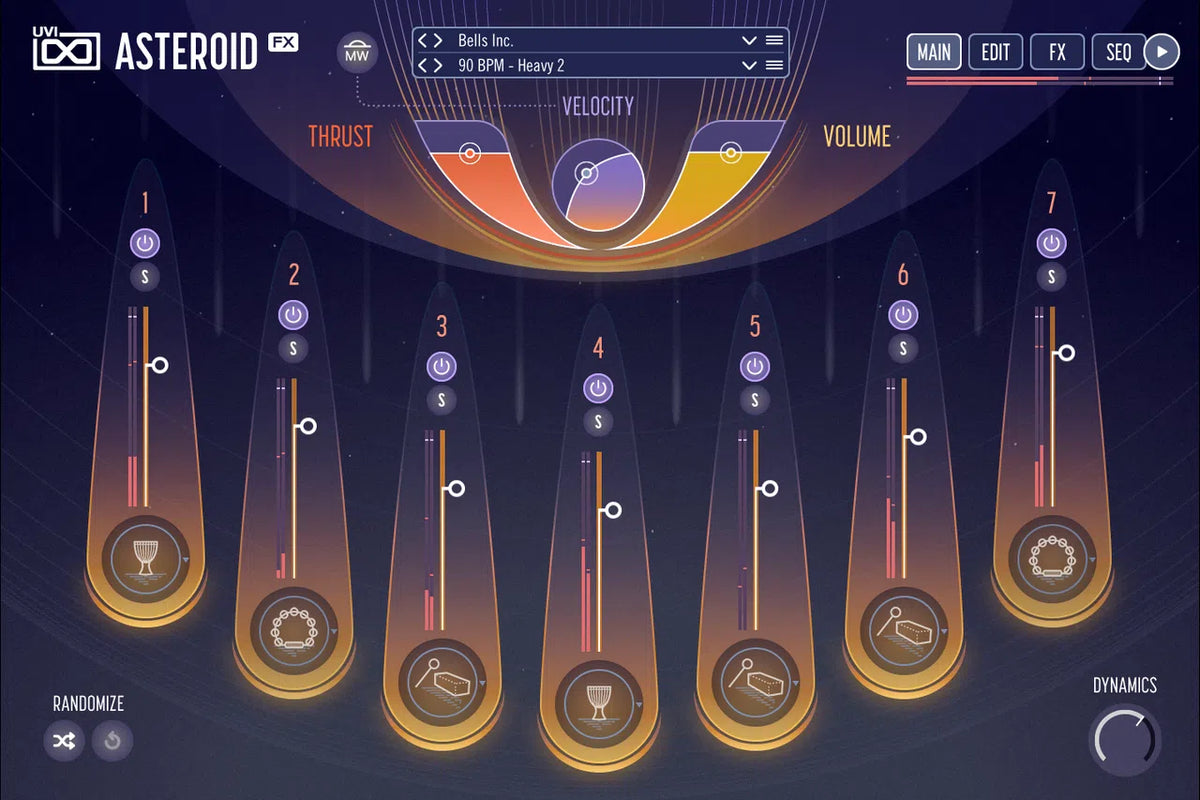Click the randomize shuffle button
Viewport: 1200px width, 800px height.
coord(64,741)
